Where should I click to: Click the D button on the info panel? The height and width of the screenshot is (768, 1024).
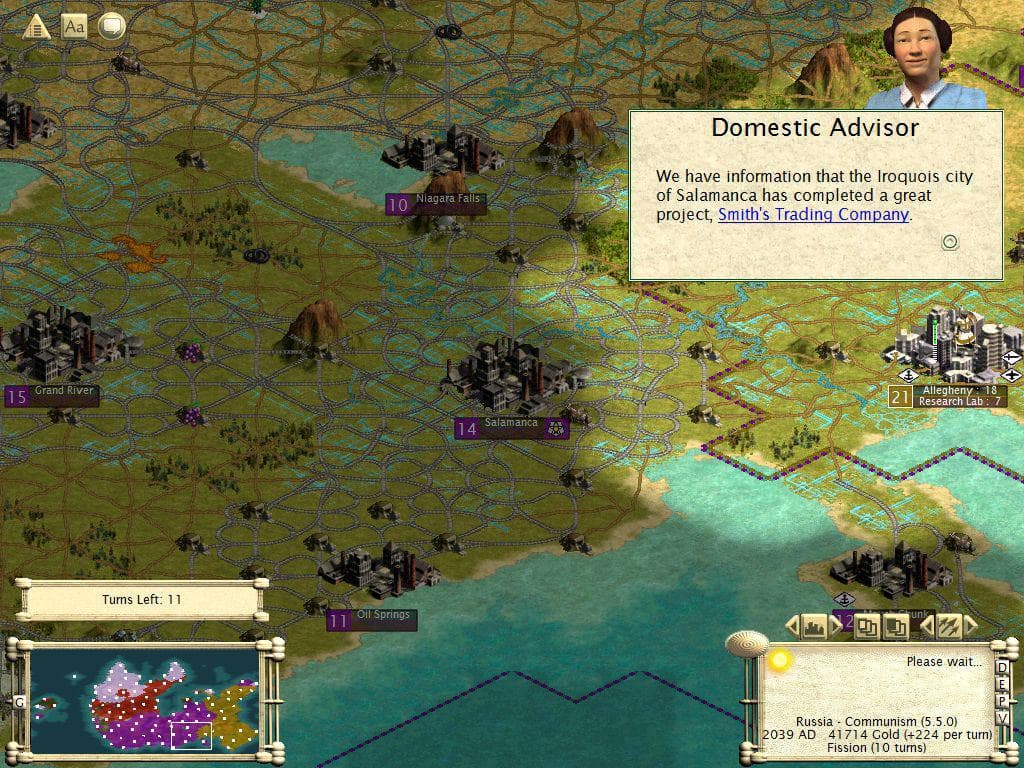(x=1002, y=669)
